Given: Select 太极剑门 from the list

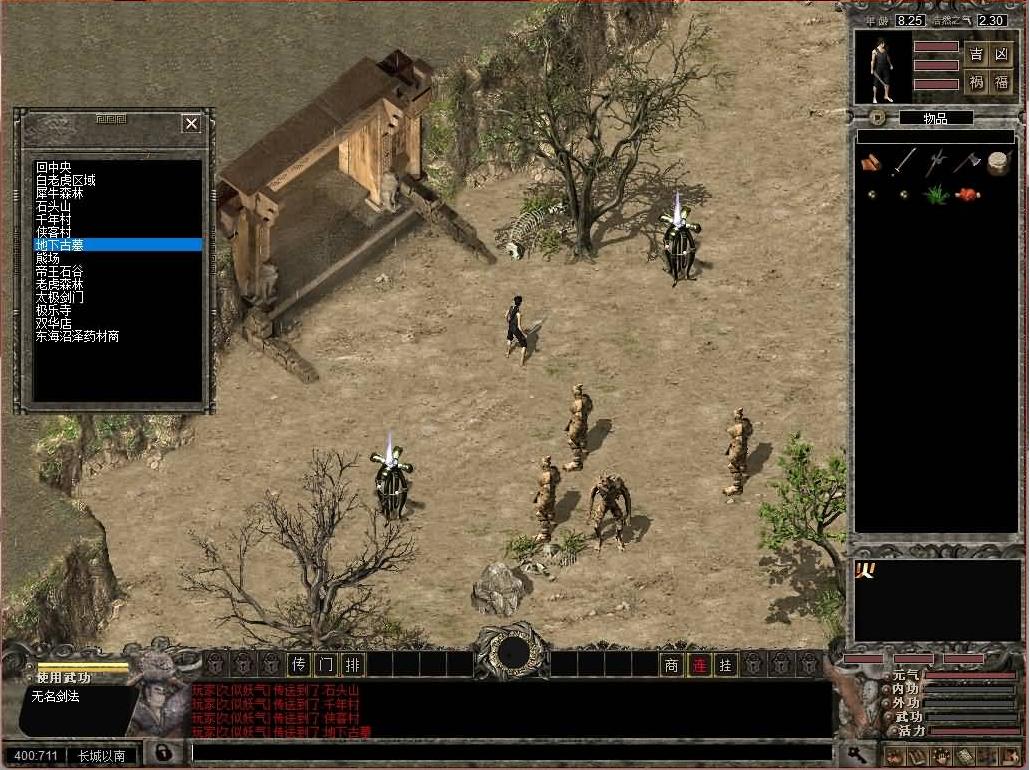Looking at the screenshot, I should (60, 297).
